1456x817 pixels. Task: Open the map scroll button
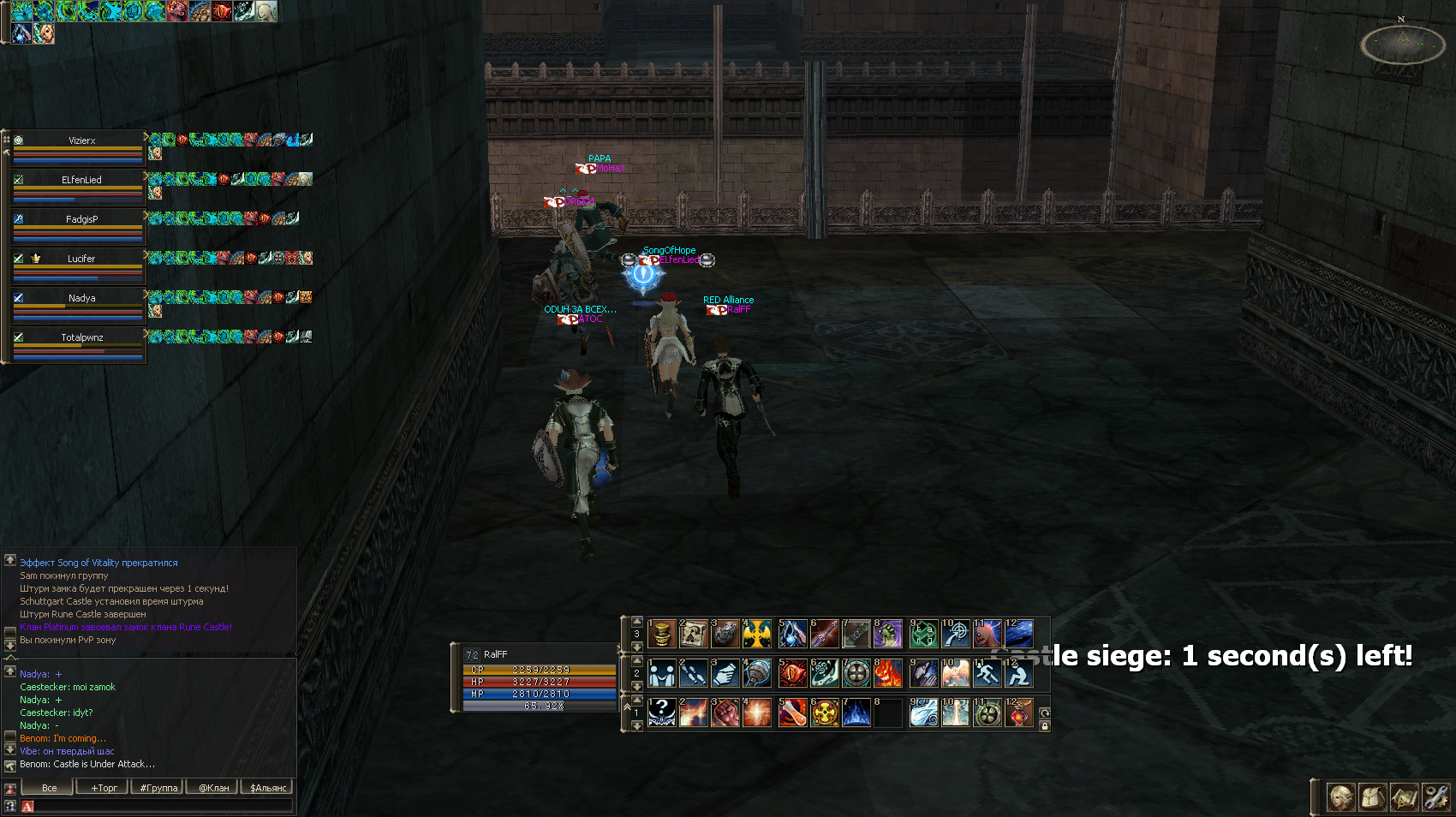1405,797
